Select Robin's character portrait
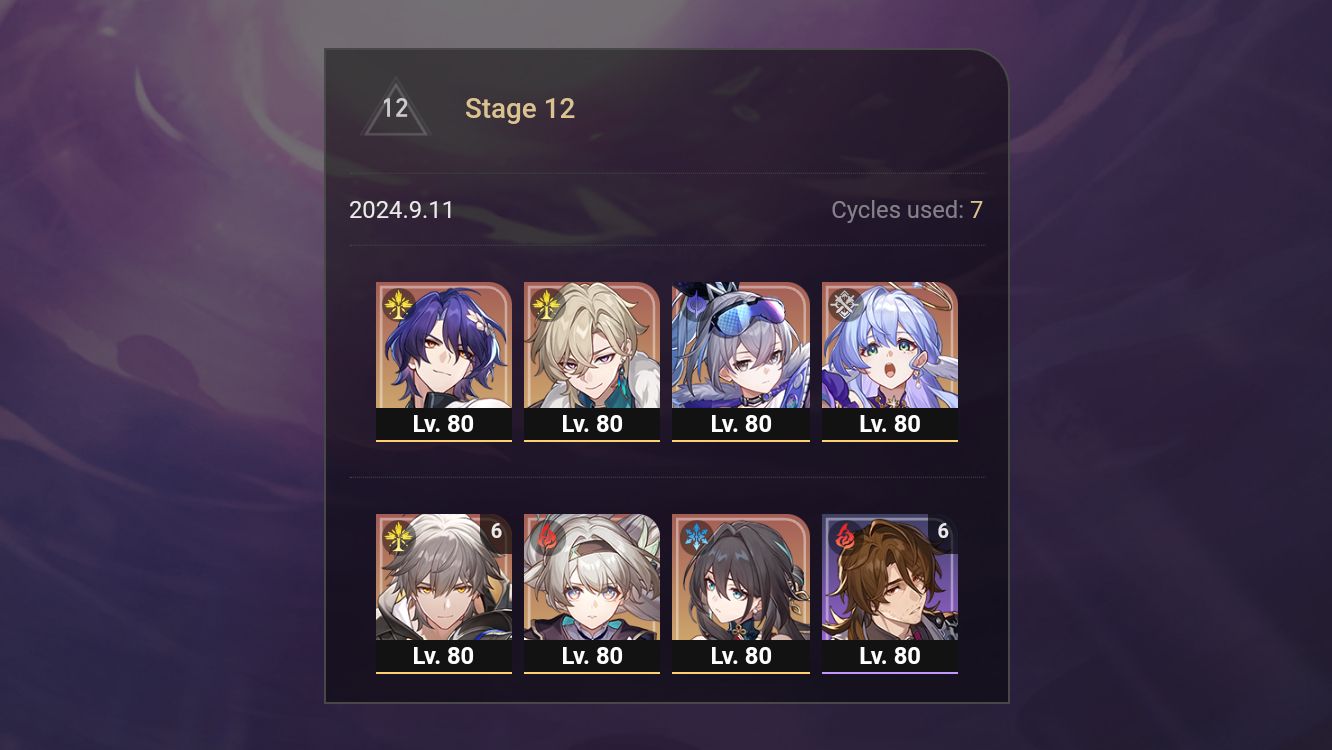 [x=889, y=345]
